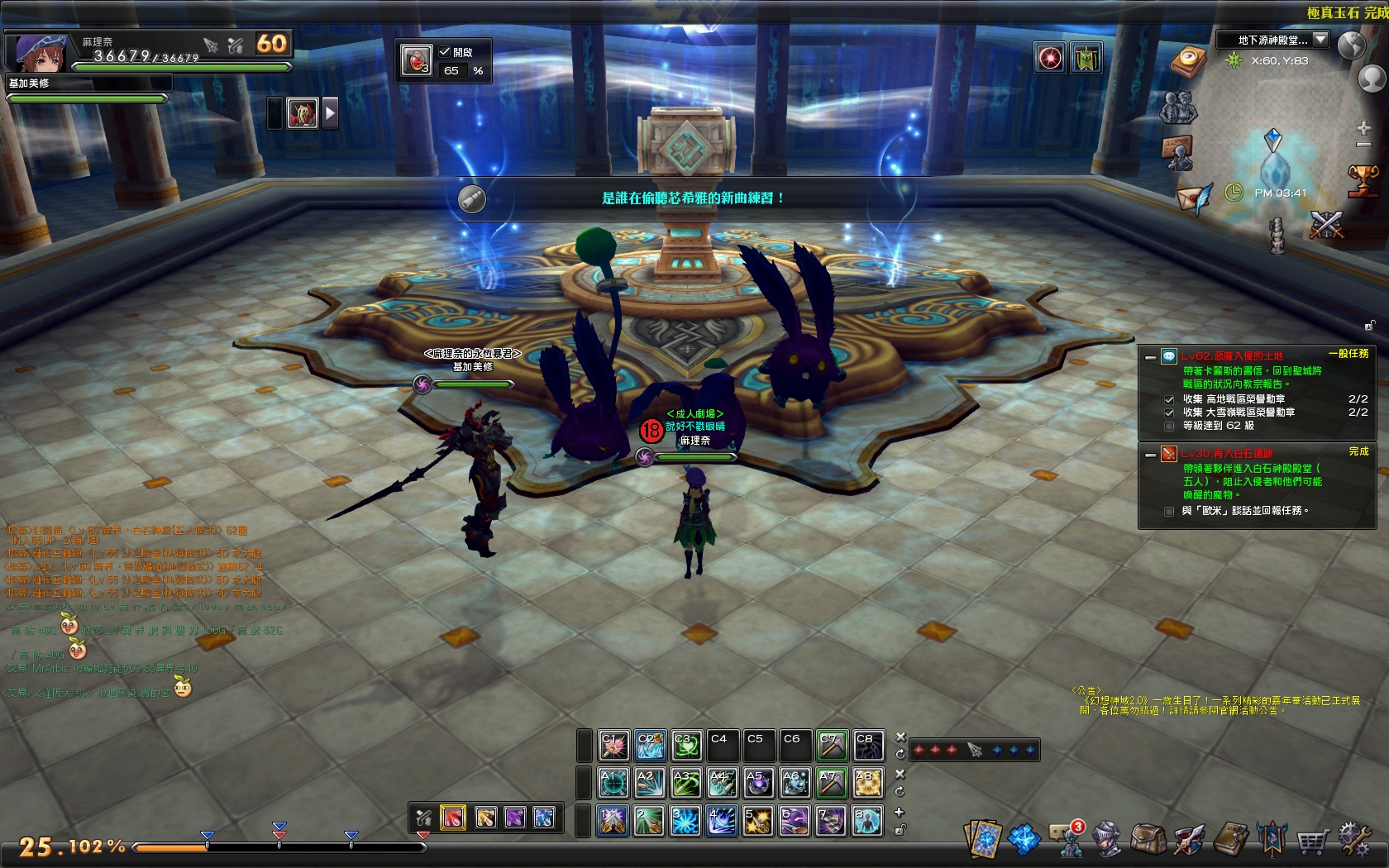Screen dimensions: 1389x868
Task: Click the 65 % potion threshold field
Action: pyautogui.click(x=452, y=71)
